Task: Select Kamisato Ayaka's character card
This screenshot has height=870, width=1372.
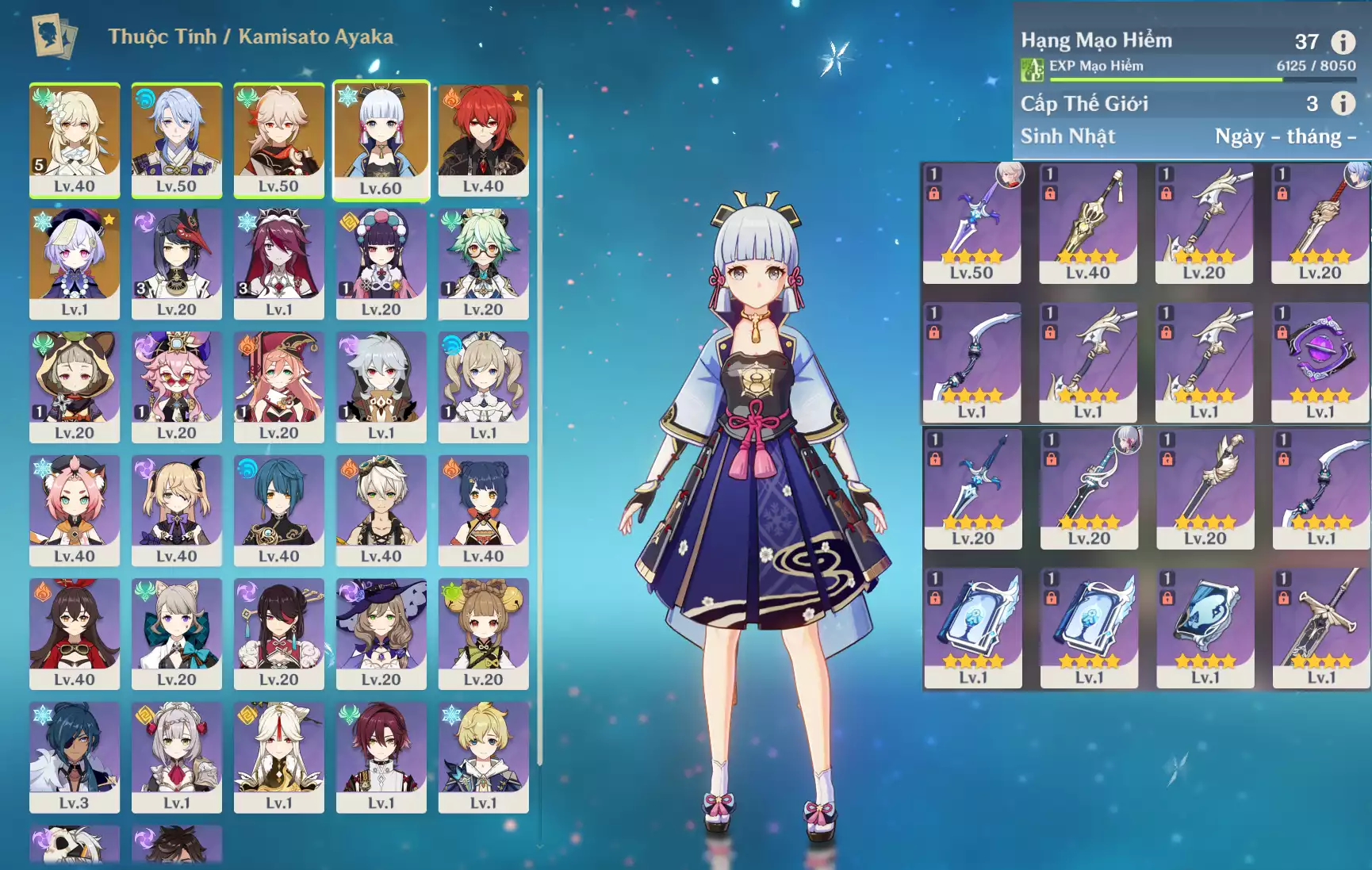Action: coord(381,140)
